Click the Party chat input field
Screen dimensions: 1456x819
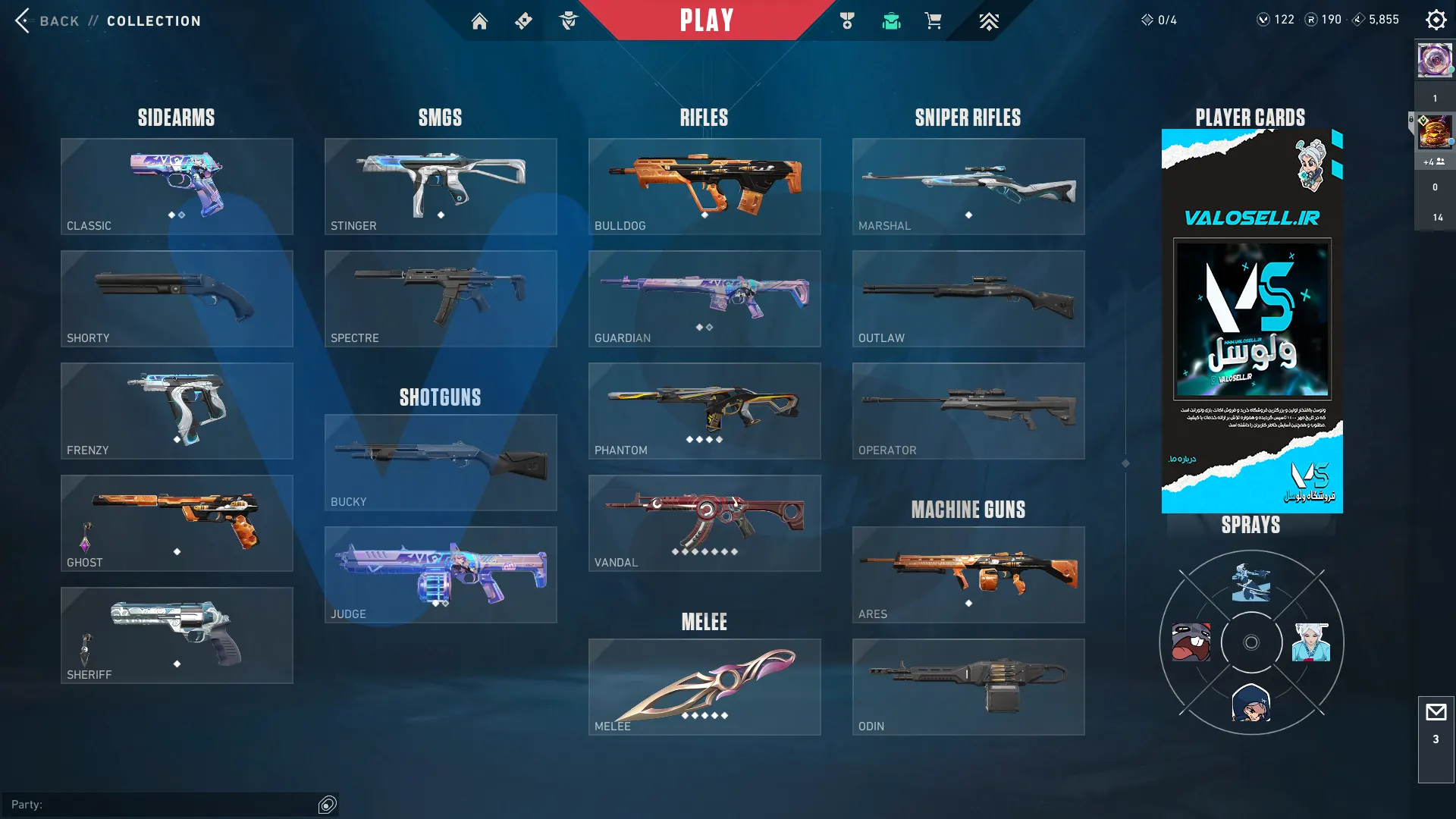click(x=163, y=805)
